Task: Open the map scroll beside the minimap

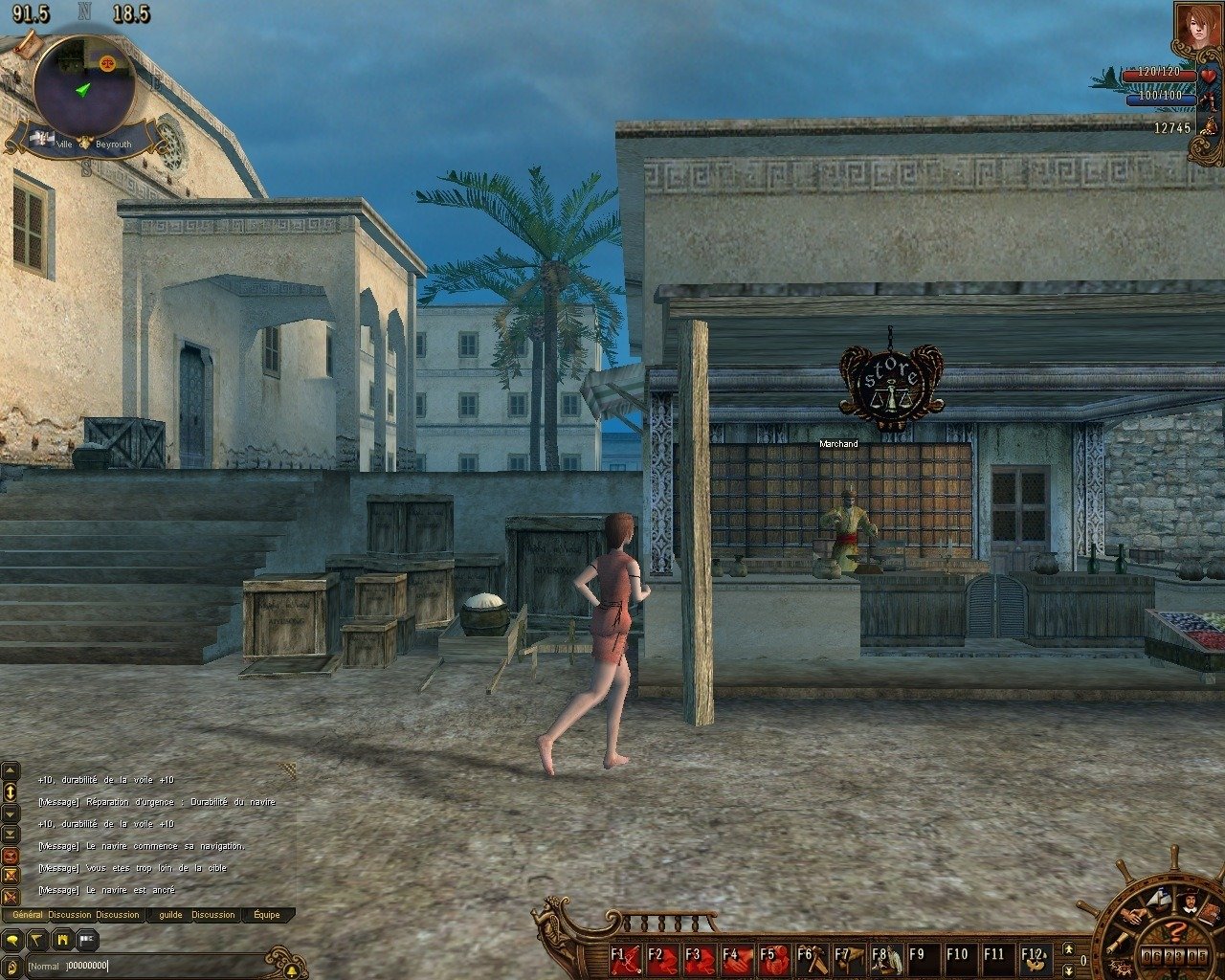Action: [x=28, y=43]
